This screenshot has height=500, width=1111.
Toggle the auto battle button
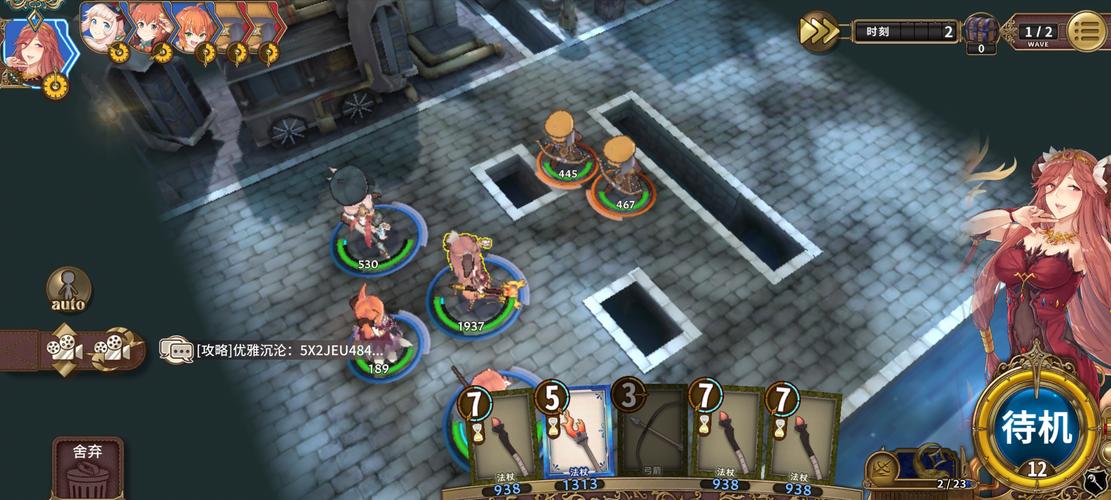click(68, 290)
